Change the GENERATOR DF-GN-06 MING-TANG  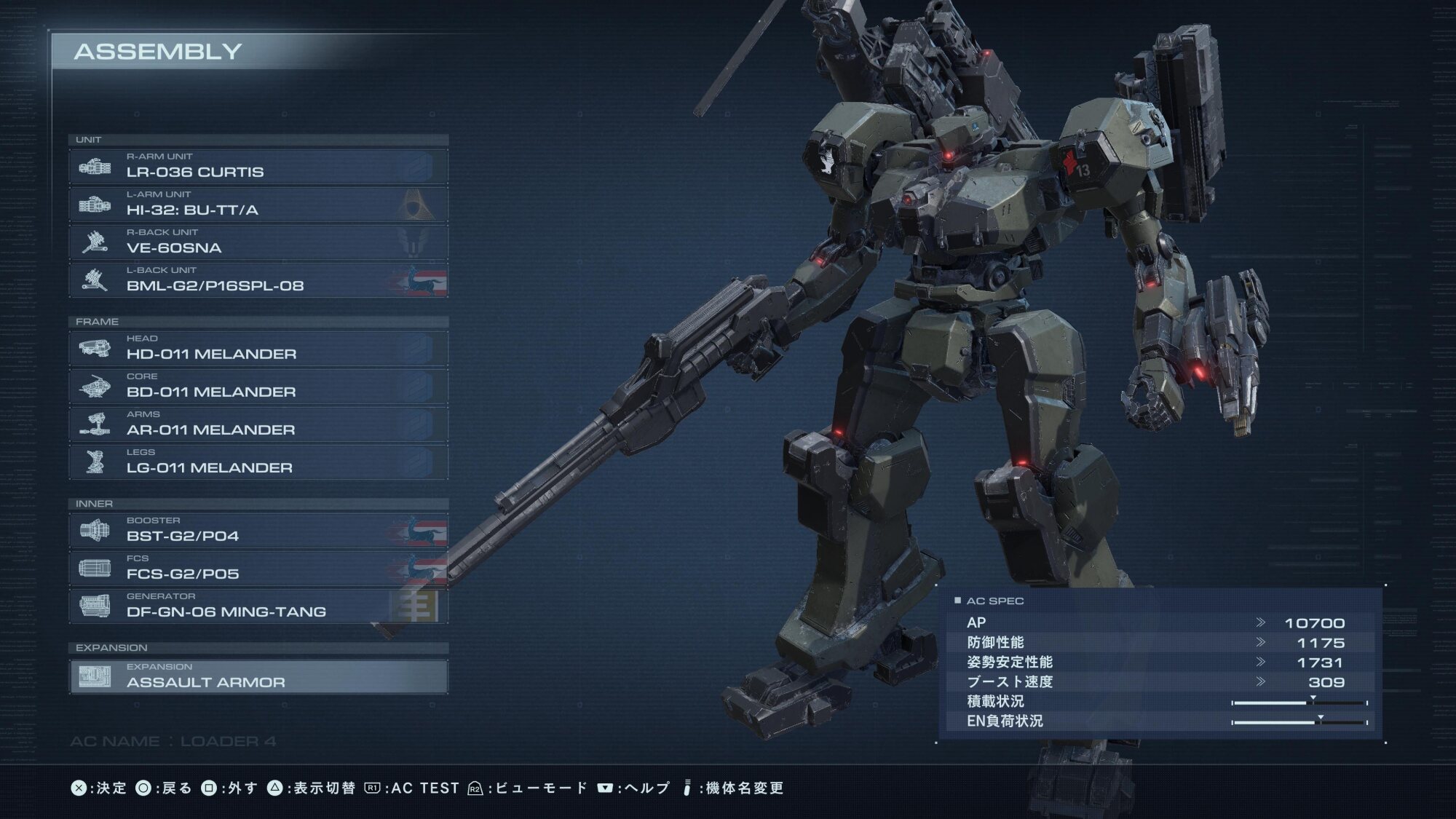(258, 606)
